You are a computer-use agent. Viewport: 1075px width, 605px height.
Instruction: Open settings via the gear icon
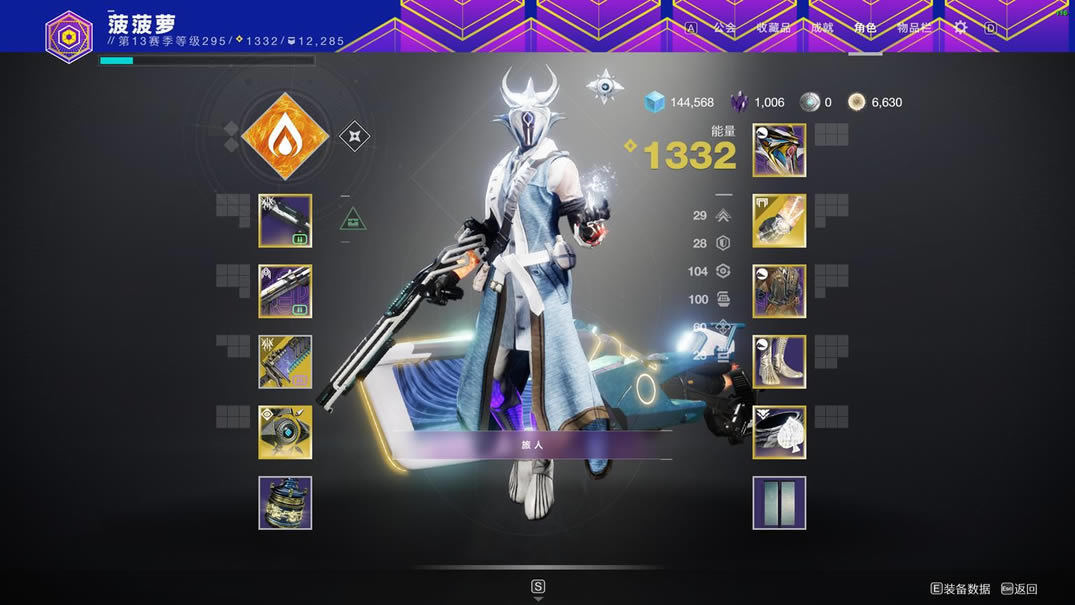(x=960, y=28)
